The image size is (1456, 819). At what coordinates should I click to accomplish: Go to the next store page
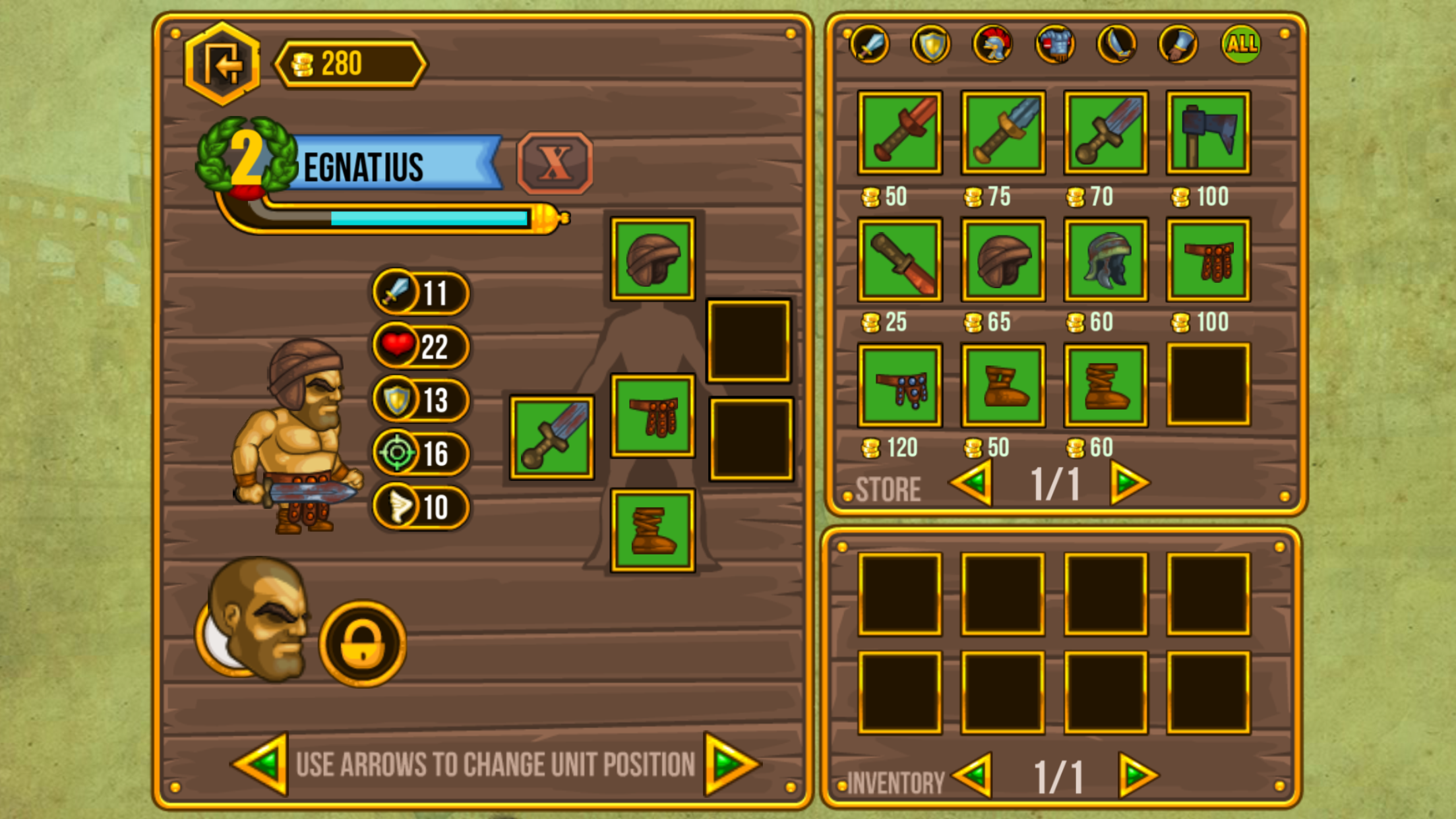point(1129,483)
